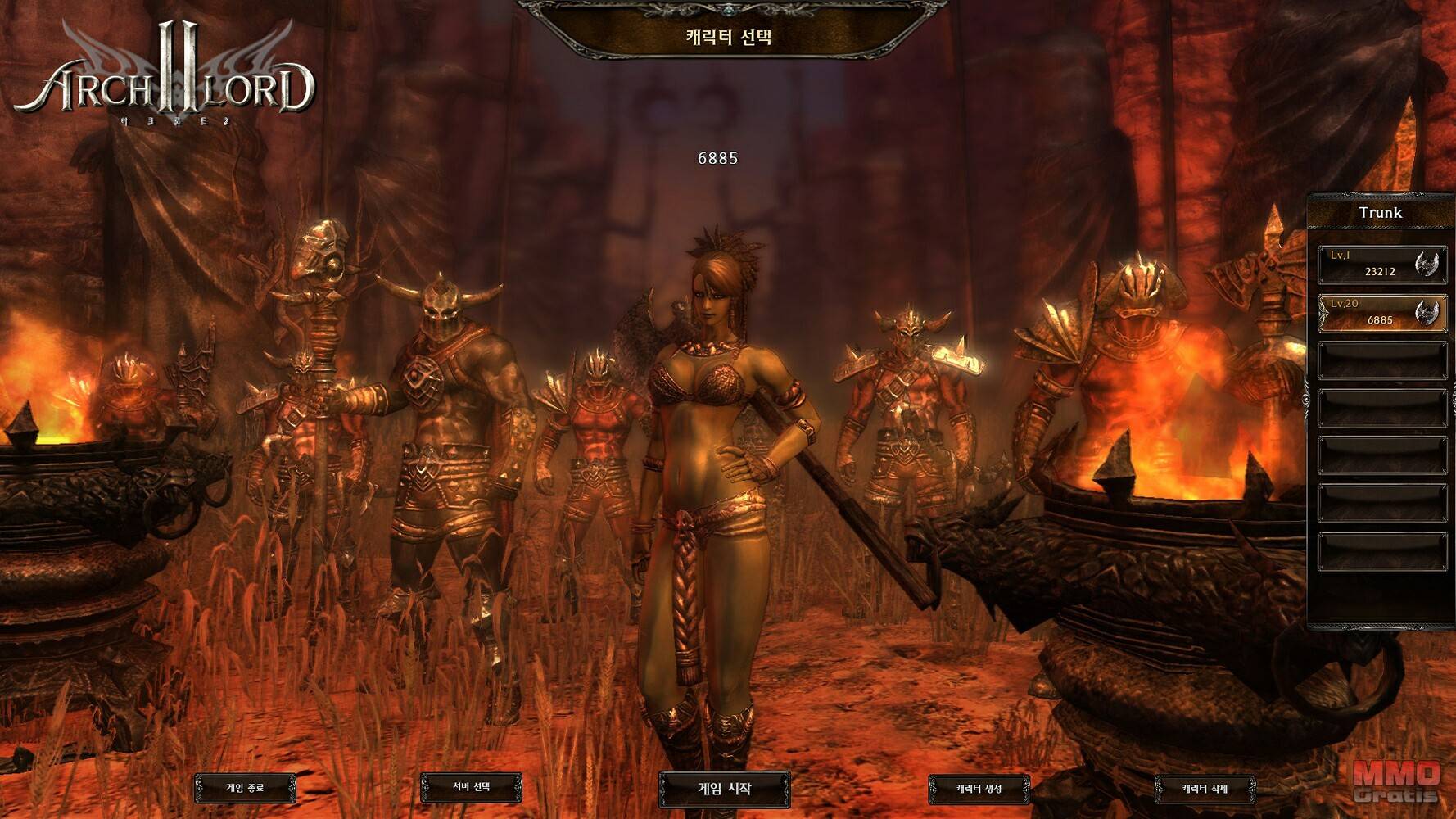Open 서버 선택 server selection
This screenshot has width=1456, height=819.
click(471, 787)
